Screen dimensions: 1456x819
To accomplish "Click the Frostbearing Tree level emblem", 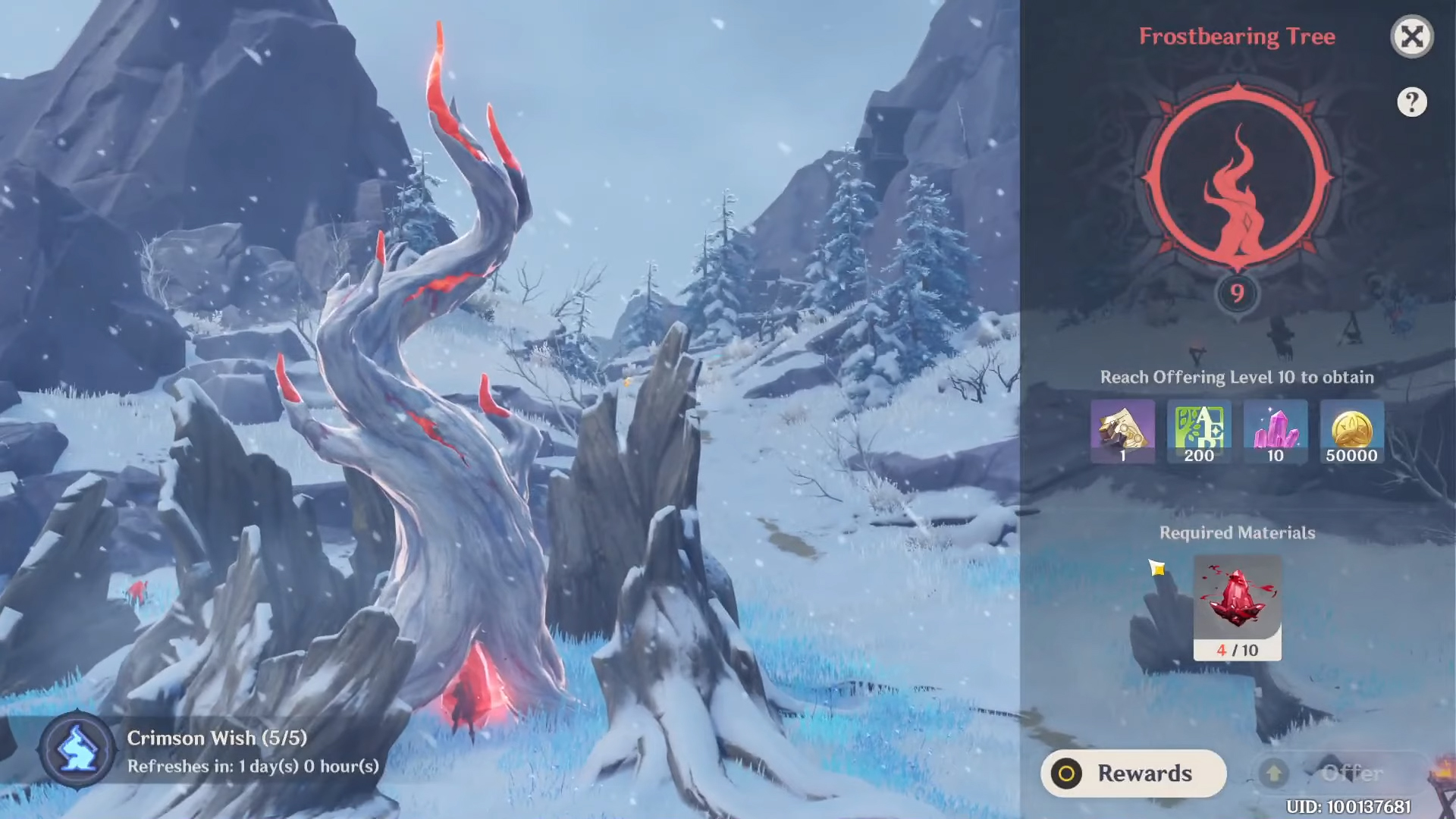I will pyautogui.click(x=1237, y=182).
